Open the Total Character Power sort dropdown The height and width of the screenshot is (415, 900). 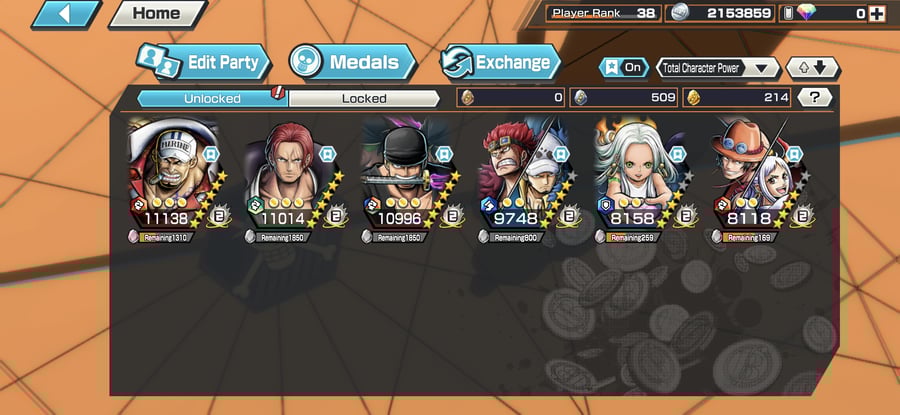tap(719, 68)
